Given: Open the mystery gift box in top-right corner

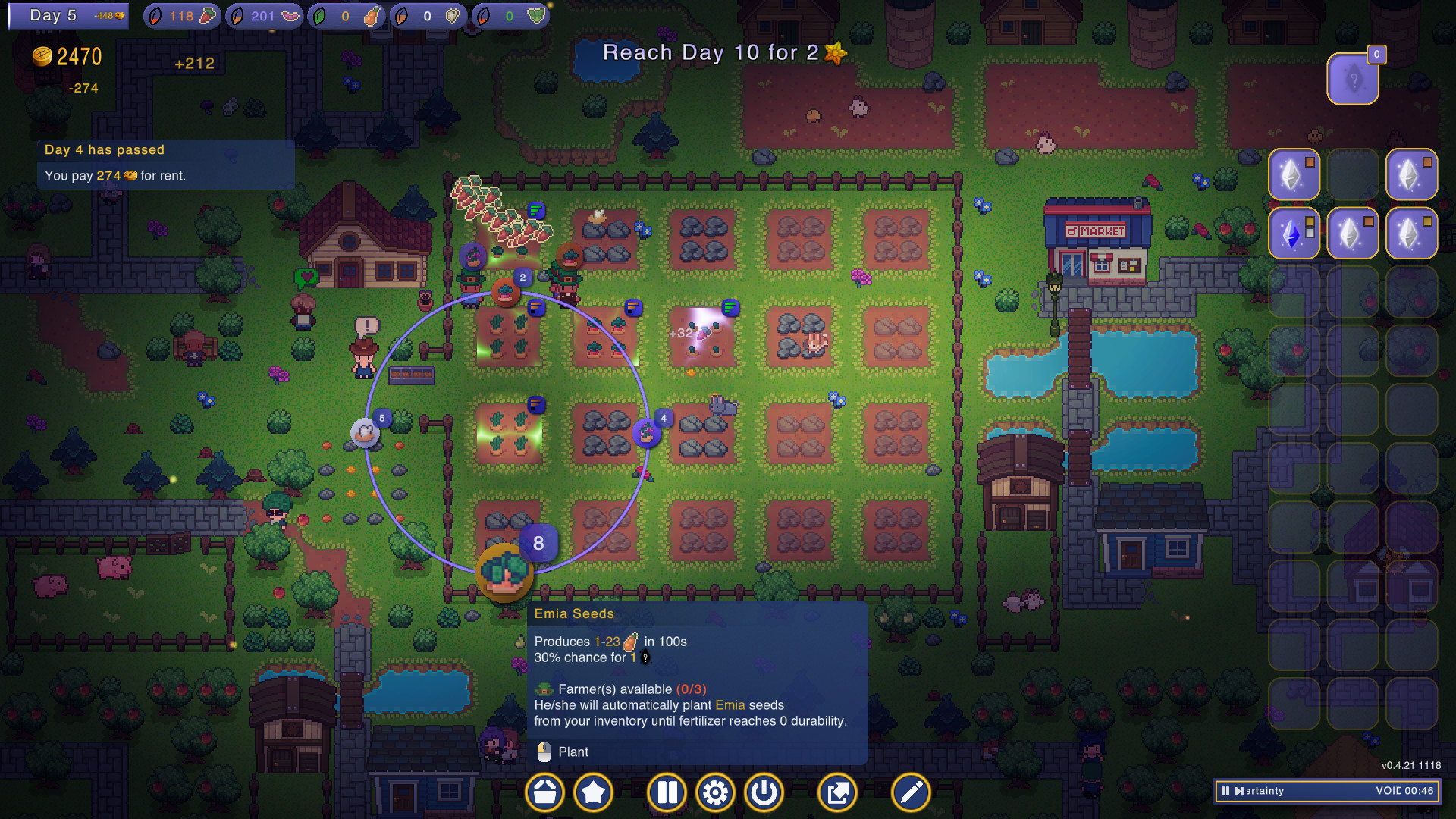Looking at the screenshot, I should tap(1353, 77).
